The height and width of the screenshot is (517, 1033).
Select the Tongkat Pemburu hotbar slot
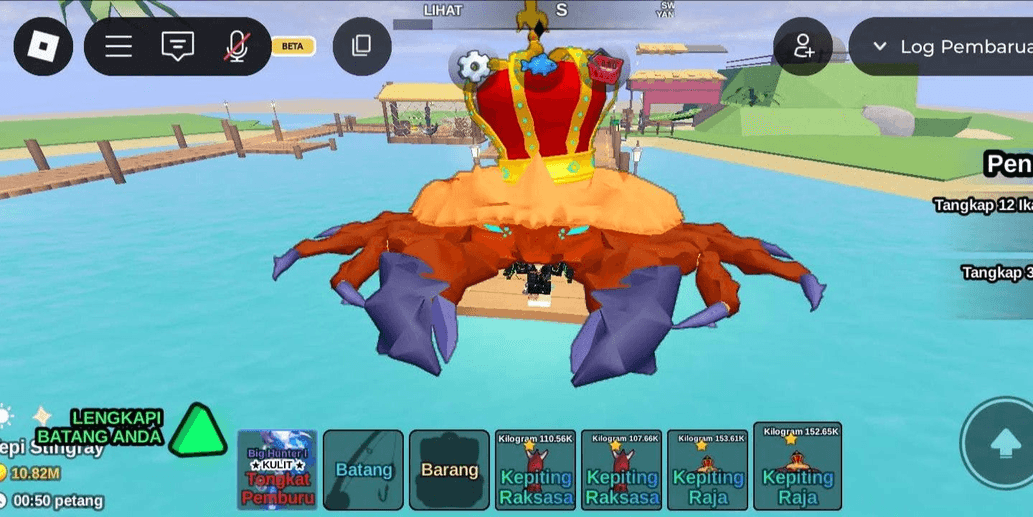coord(278,470)
